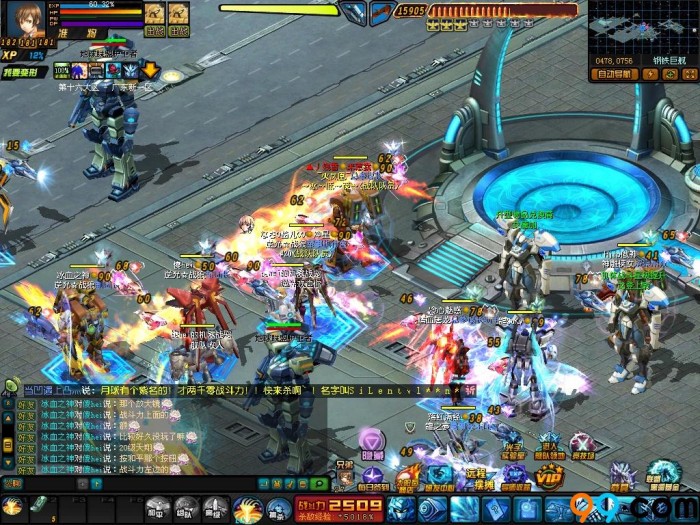Select the orange down-arrow buff icon

[x=149, y=71]
